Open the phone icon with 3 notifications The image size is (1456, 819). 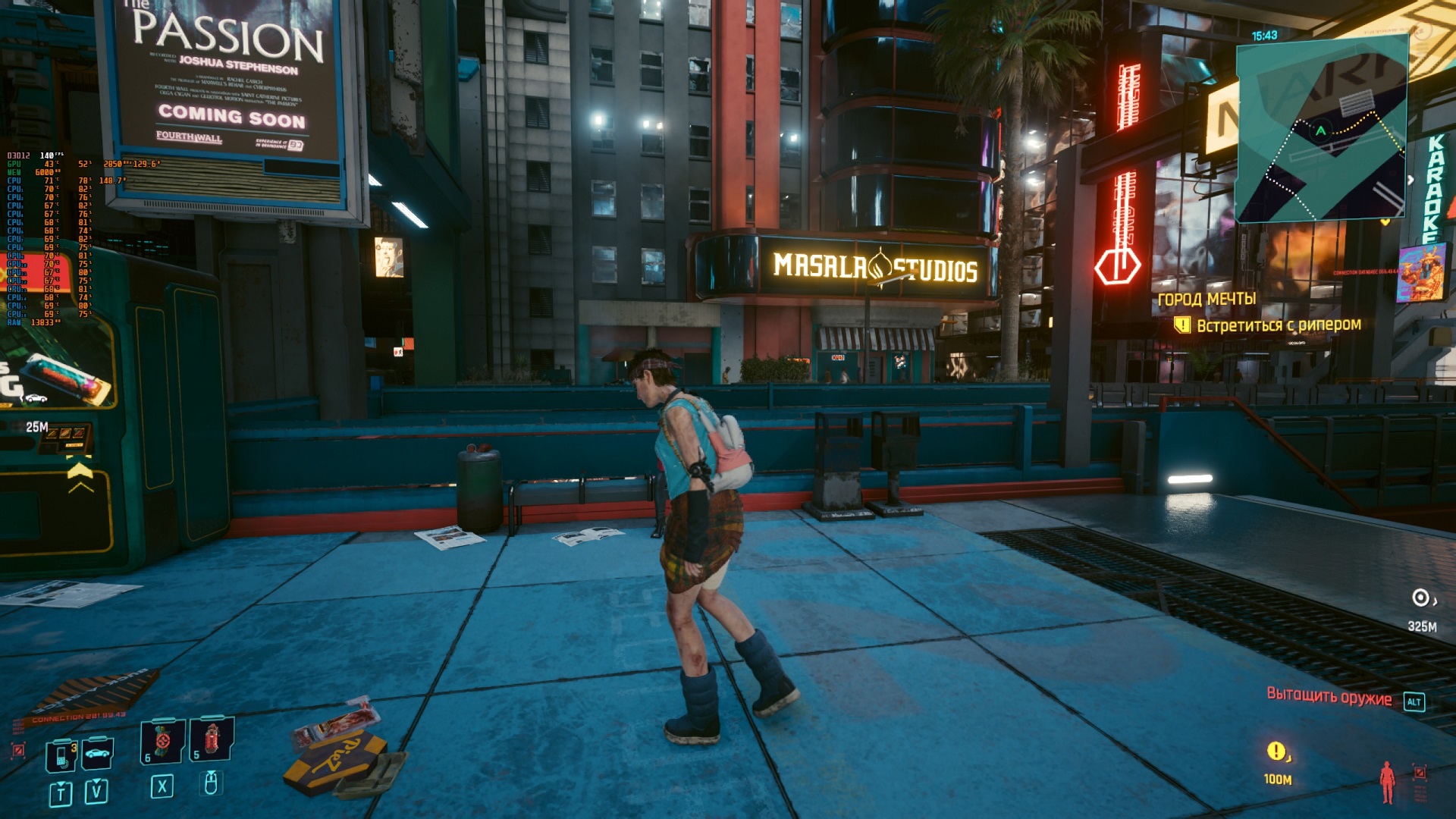click(61, 755)
